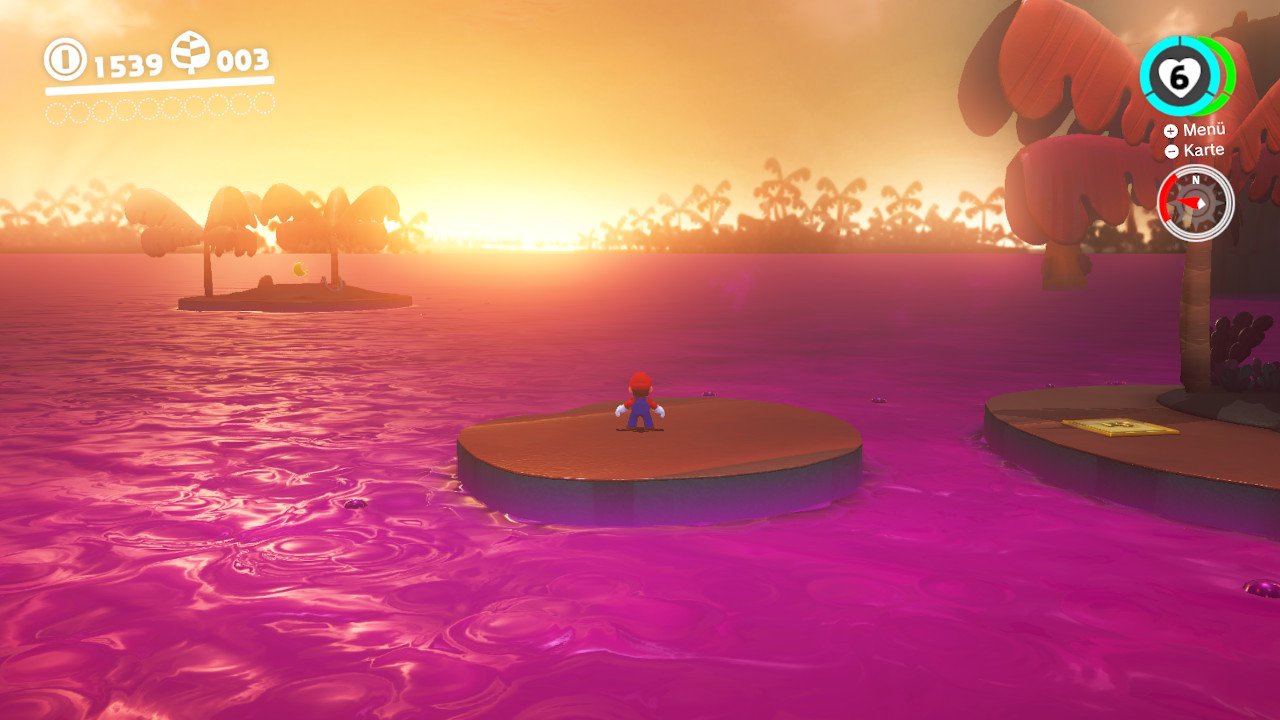Open the Menü option

1195,130
